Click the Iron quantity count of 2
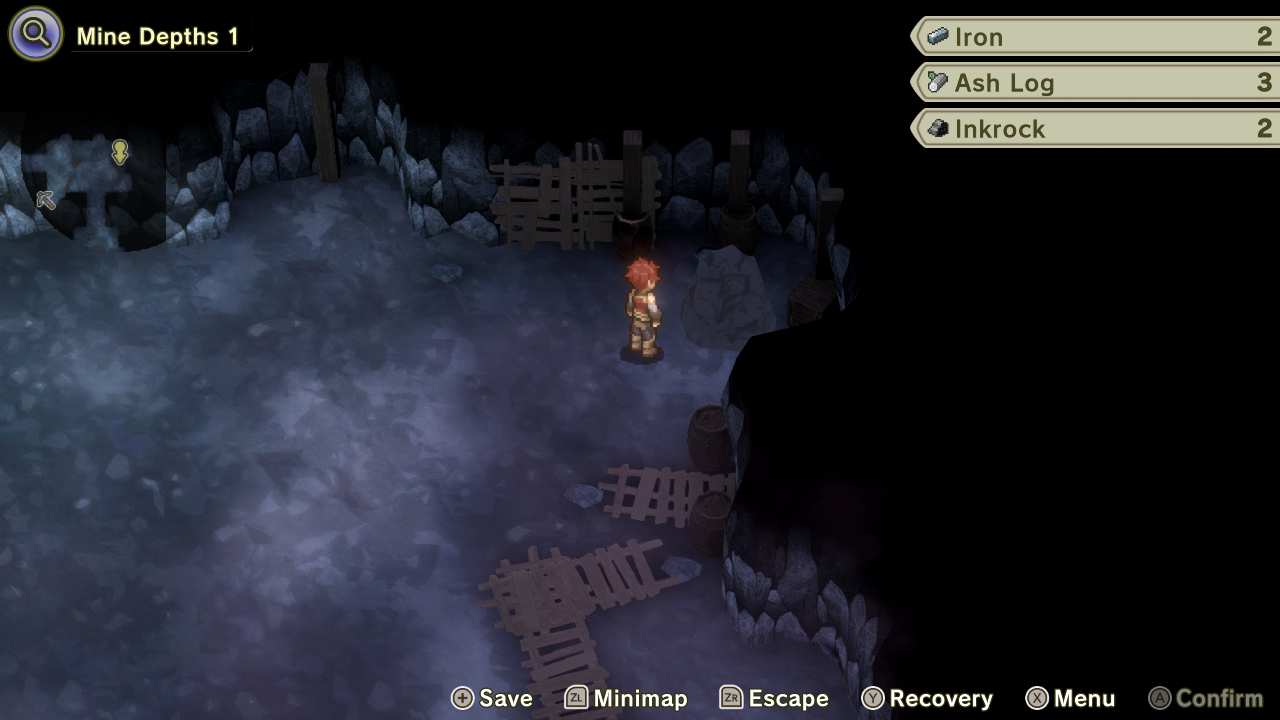 (x=1266, y=36)
